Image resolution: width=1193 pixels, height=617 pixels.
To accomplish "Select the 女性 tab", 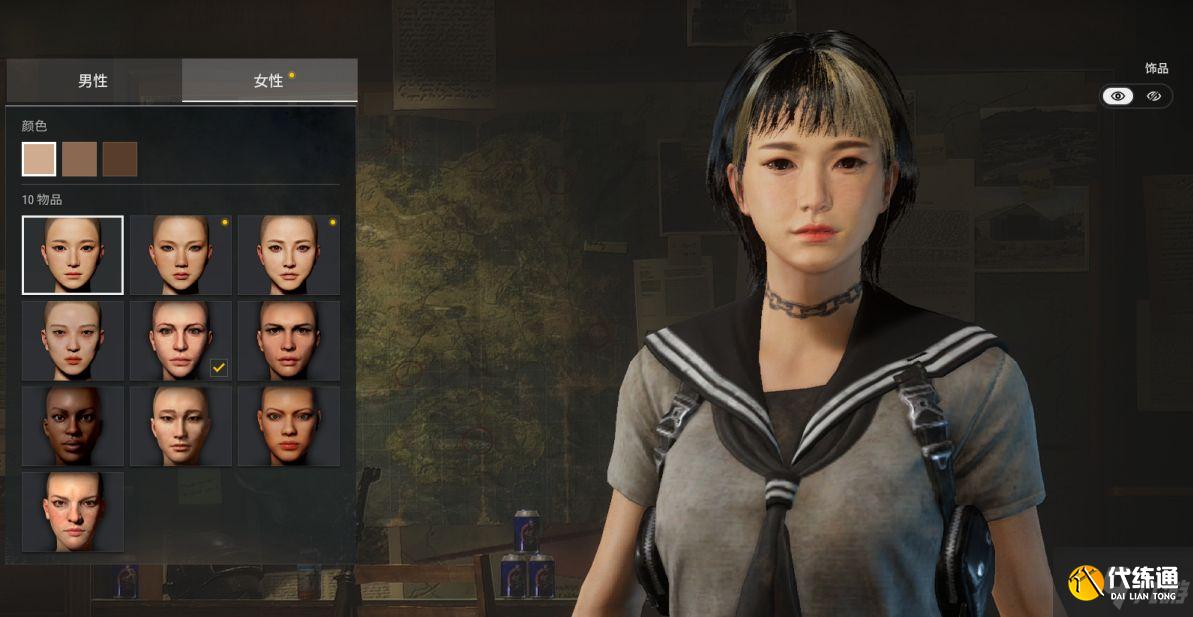I will (269, 81).
